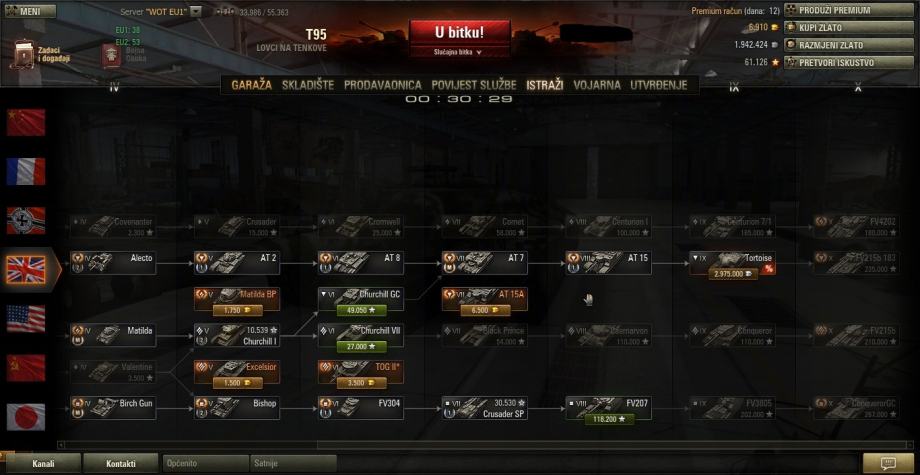Select the USA nation flag

click(26, 318)
